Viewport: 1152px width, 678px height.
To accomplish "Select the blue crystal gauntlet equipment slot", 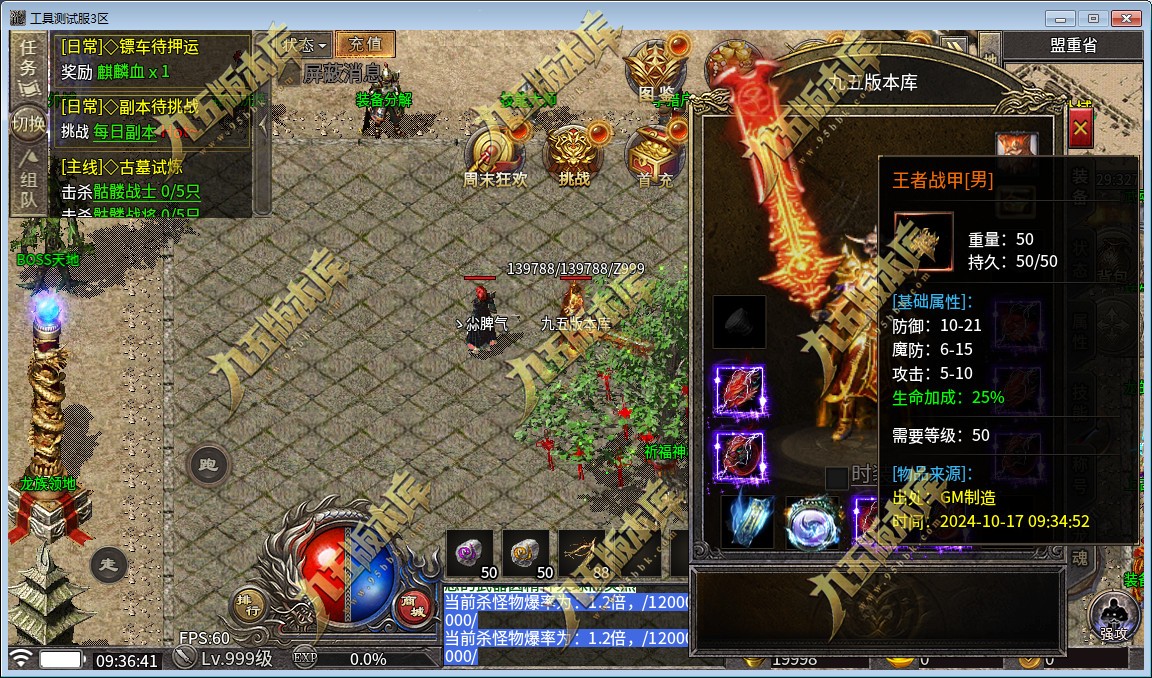I will click(747, 520).
